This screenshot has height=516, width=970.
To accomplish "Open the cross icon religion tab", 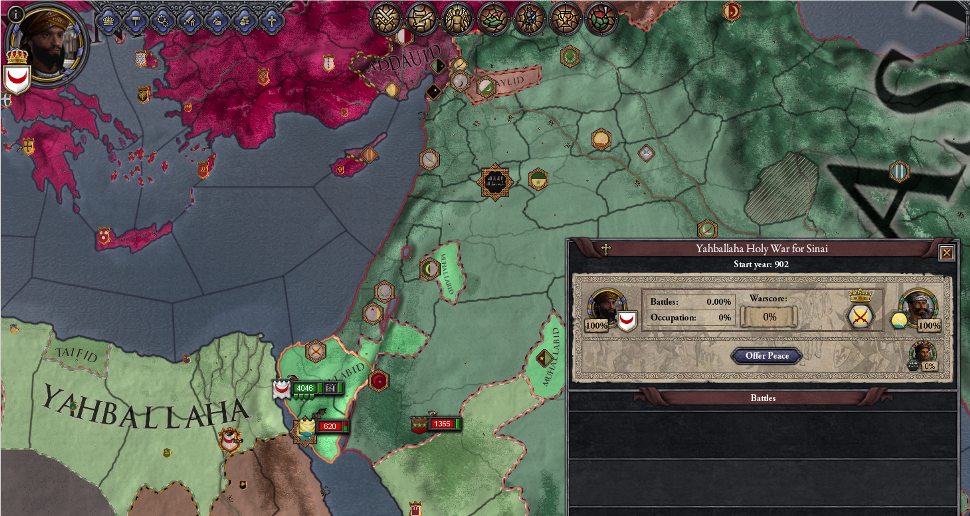I will 269,19.
